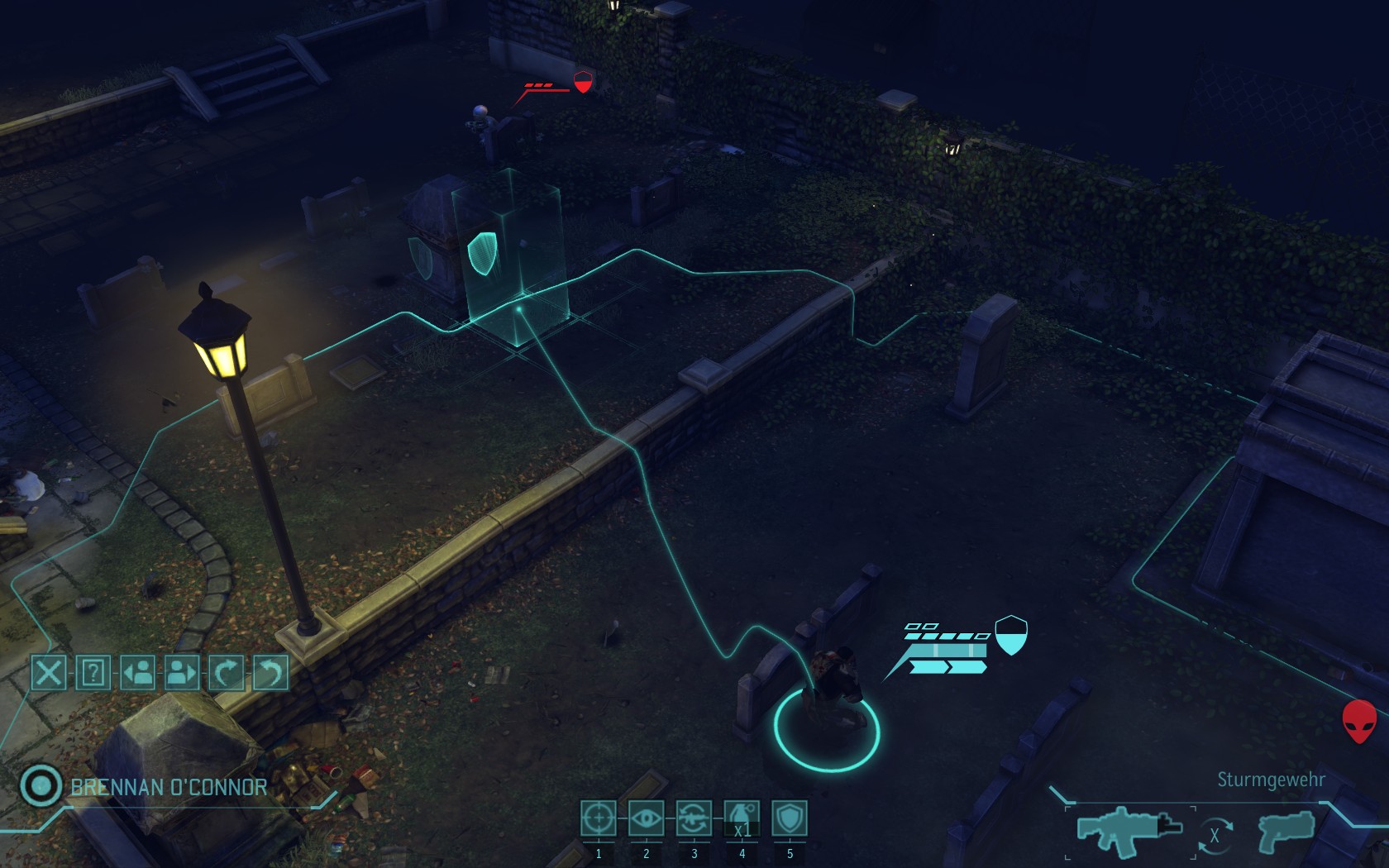This screenshot has width=1389, height=868.
Task: Click the X button in the command row
Action: [49, 673]
